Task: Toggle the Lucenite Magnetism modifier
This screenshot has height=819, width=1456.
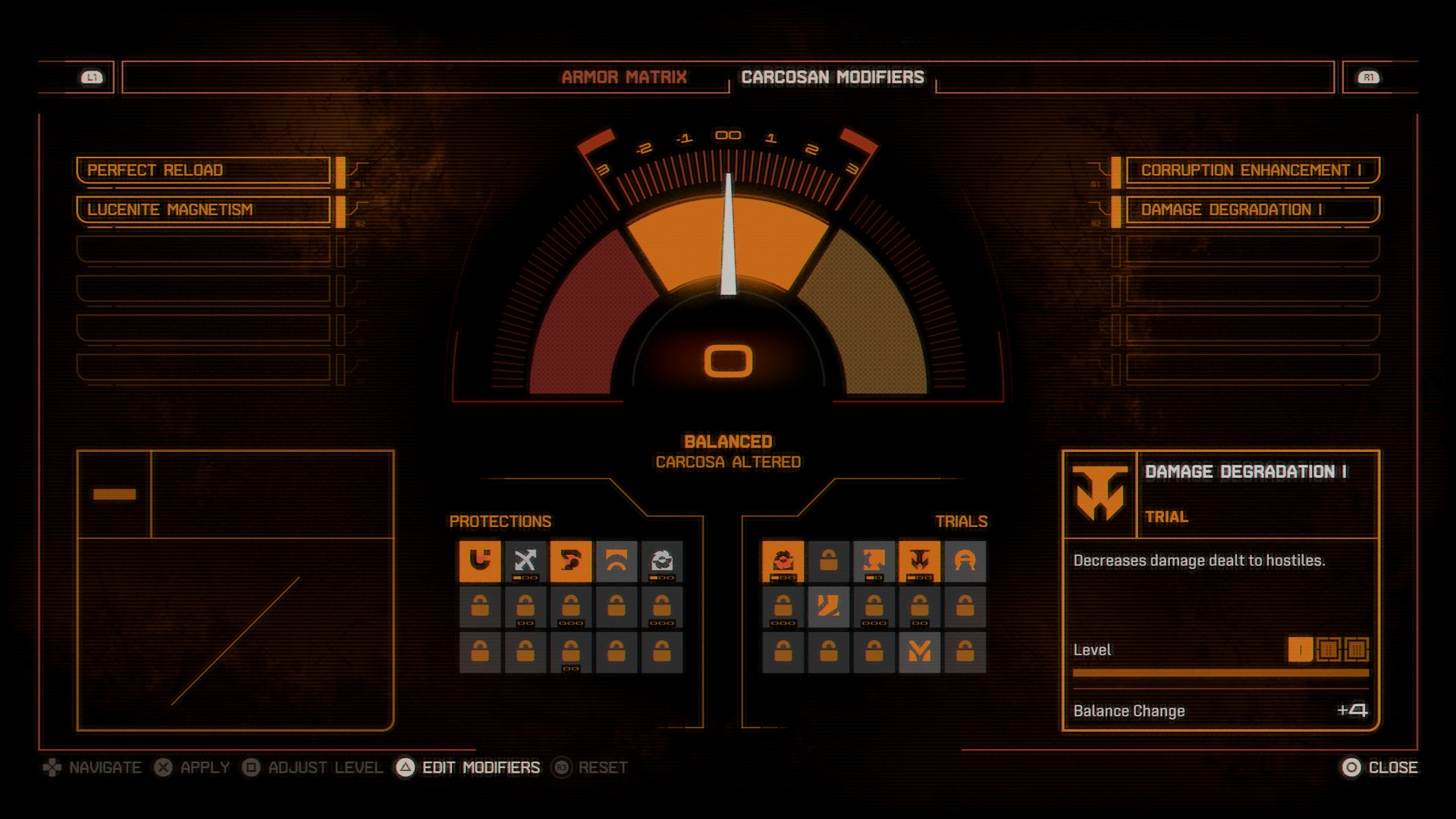Action: click(x=203, y=211)
